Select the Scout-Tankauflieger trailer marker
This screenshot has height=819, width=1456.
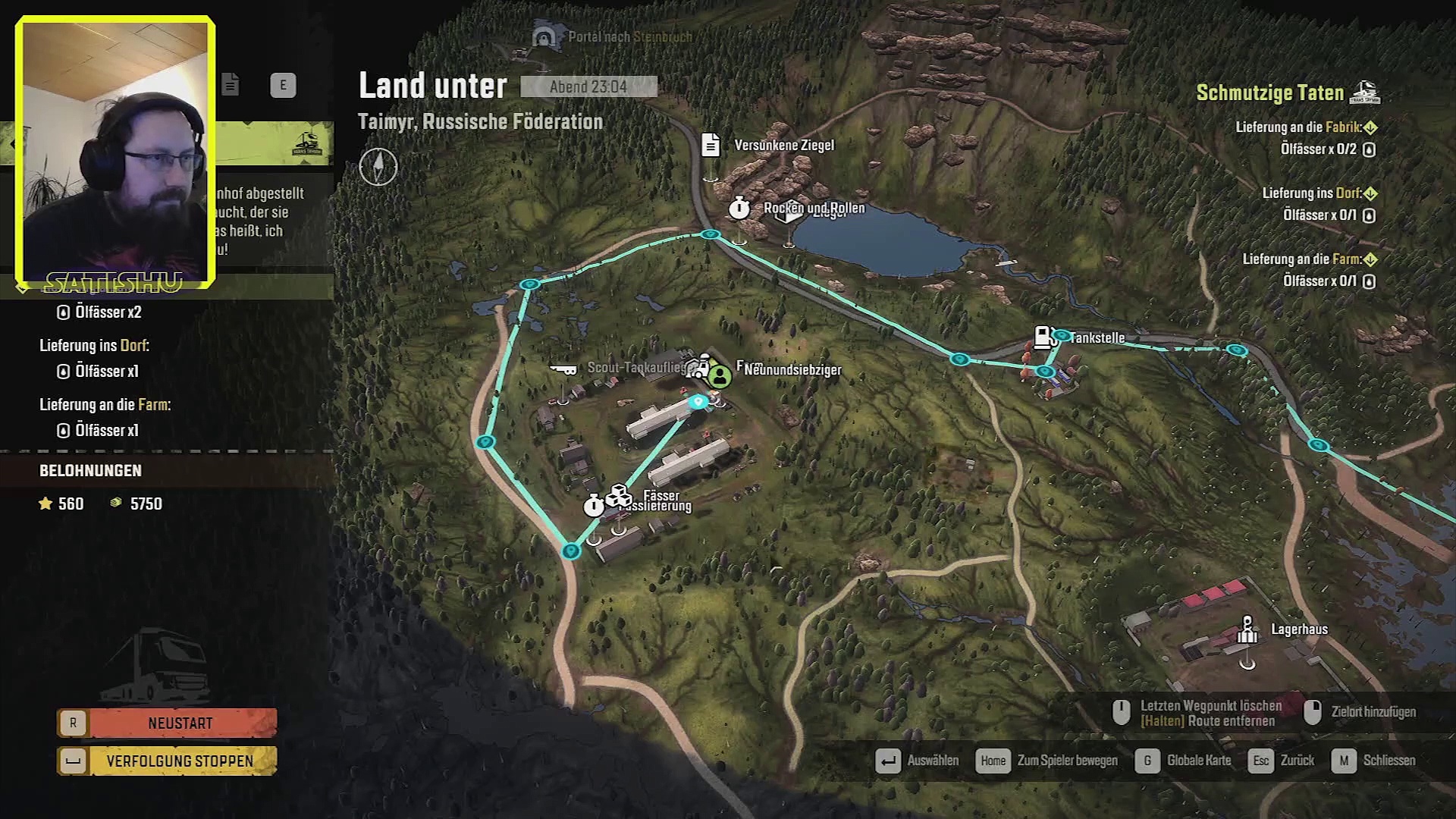click(563, 369)
